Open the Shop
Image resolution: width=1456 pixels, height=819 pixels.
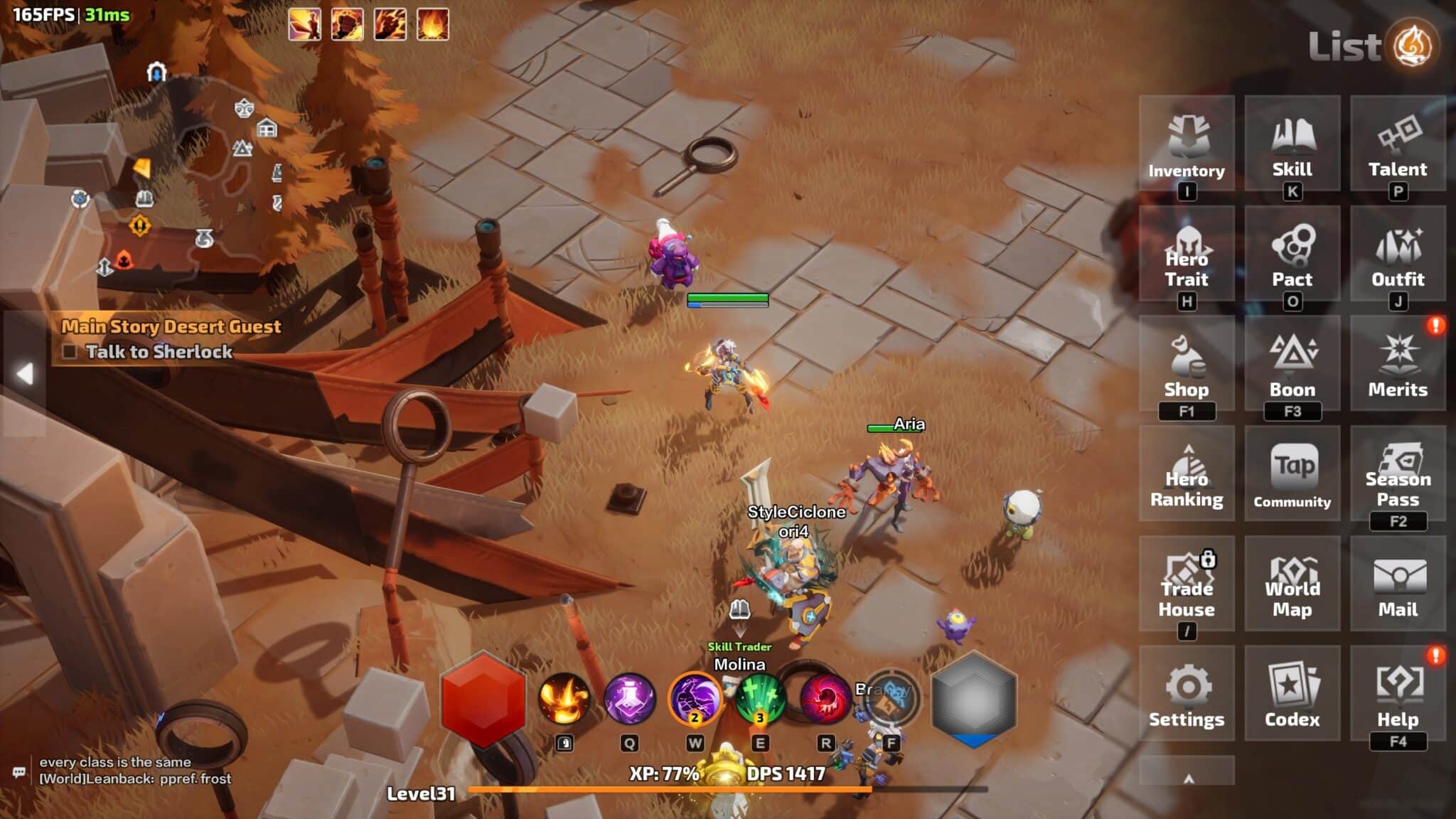[1187, 365]
